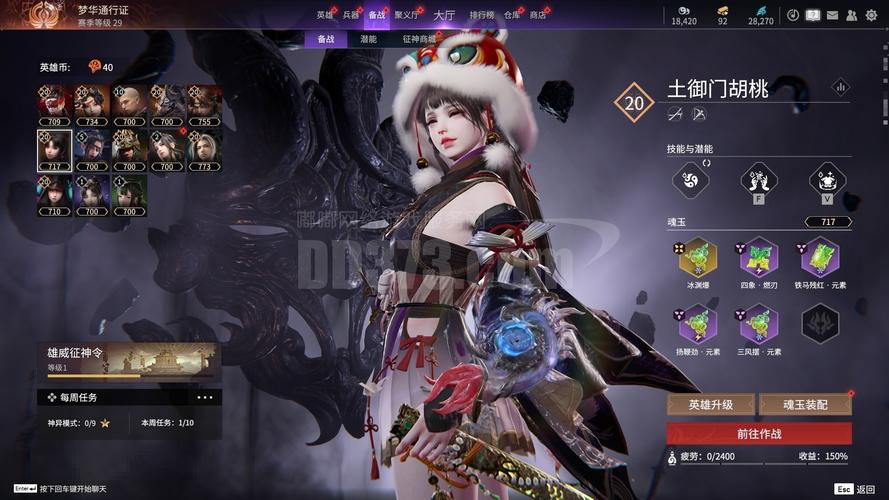Viewport: 889px width, 500px height.
Task: Open the 征神商店 sub-tab
Action: [x=420, y=39]
